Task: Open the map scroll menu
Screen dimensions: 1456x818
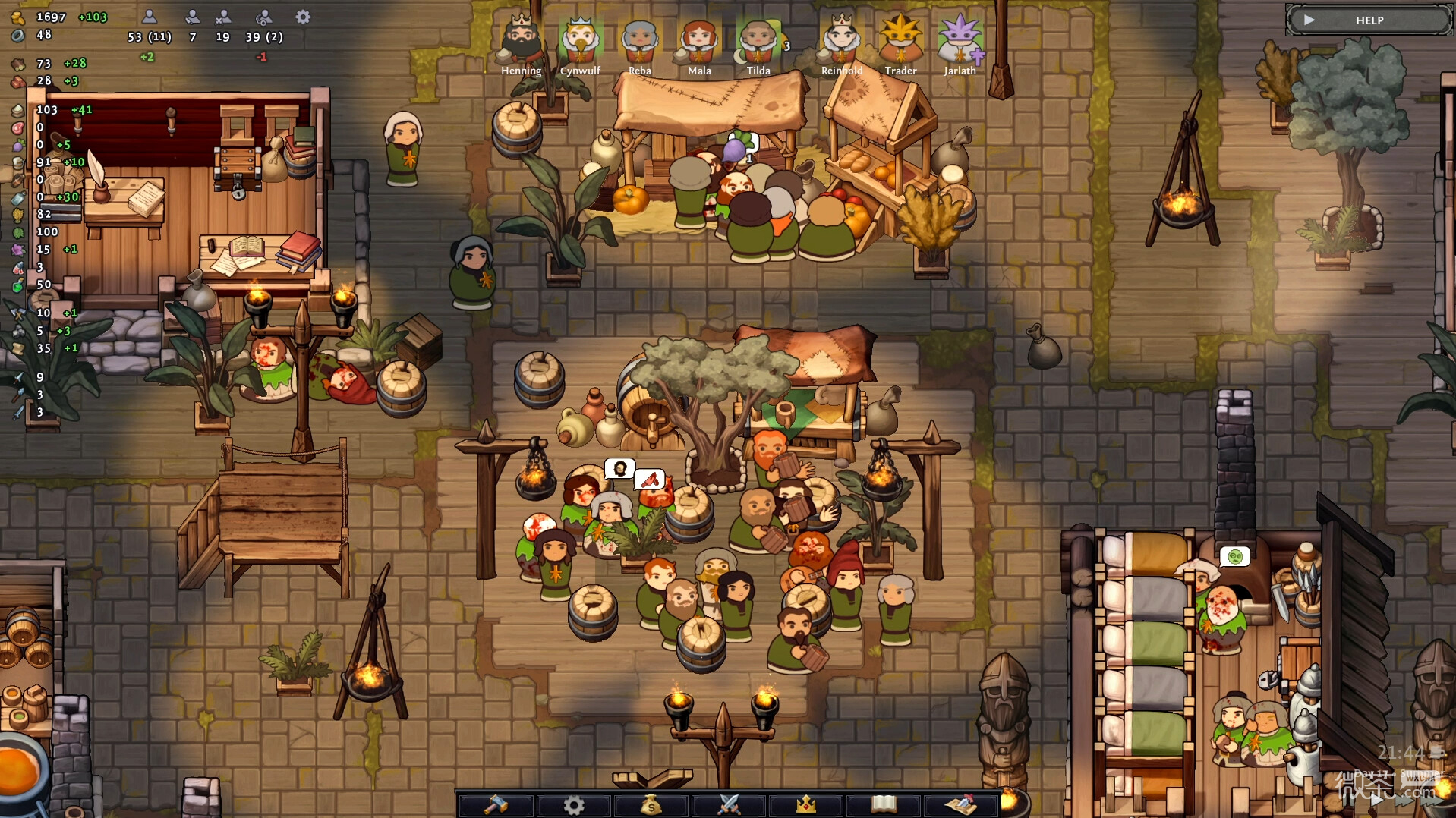Action: click(x=961, y=804)
